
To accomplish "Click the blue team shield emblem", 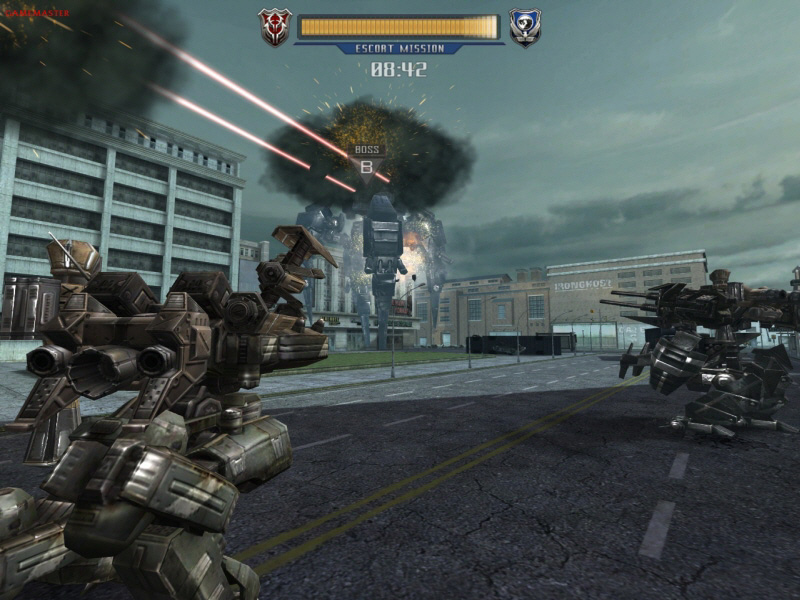I will coord(524,27).
